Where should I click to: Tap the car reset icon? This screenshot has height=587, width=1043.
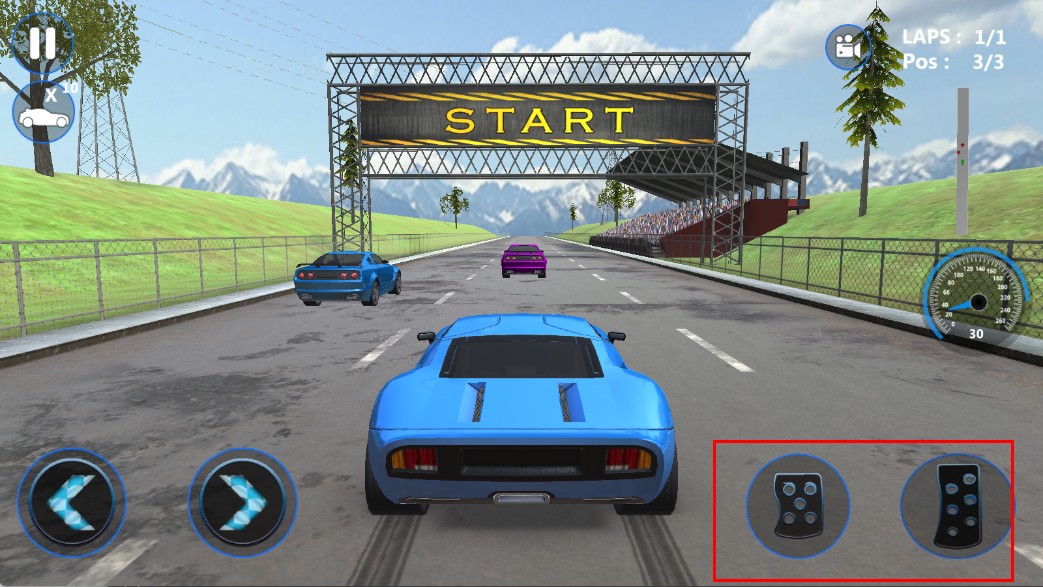pyautogui.click(x=44, y=115)
